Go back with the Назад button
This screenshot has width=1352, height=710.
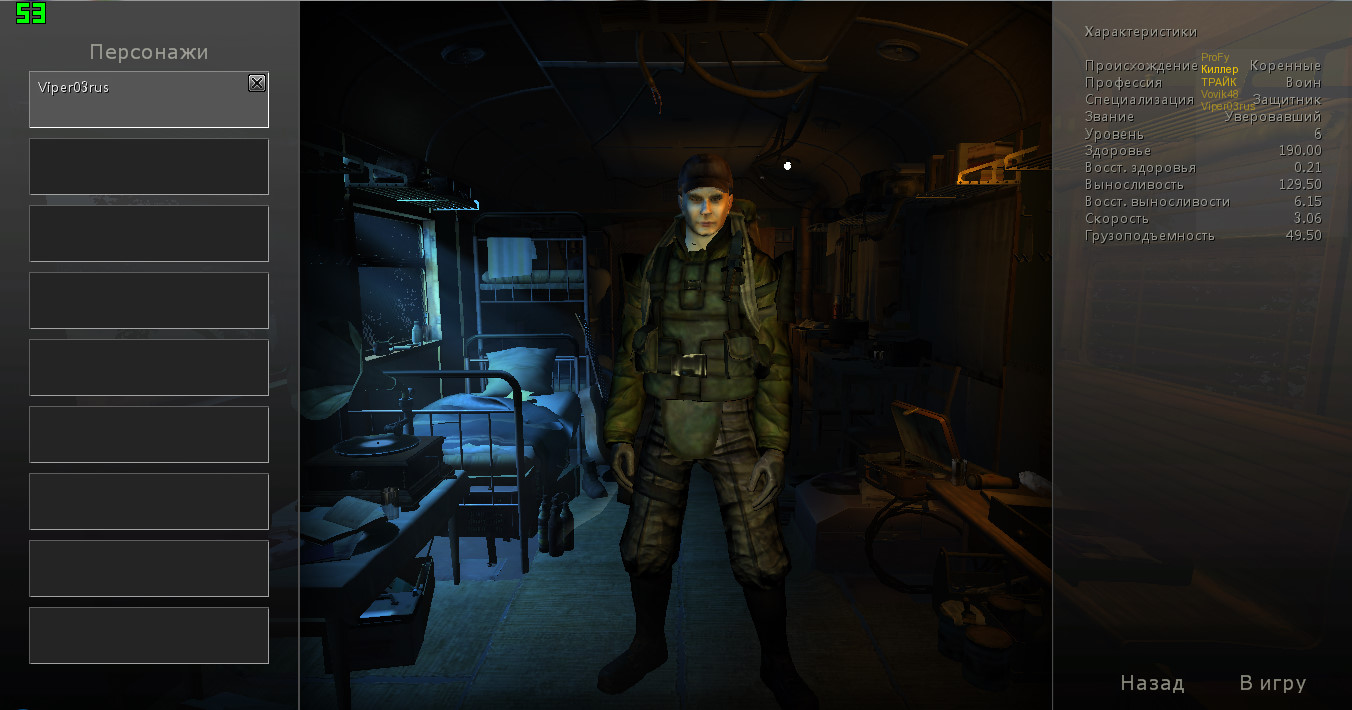1152,683
